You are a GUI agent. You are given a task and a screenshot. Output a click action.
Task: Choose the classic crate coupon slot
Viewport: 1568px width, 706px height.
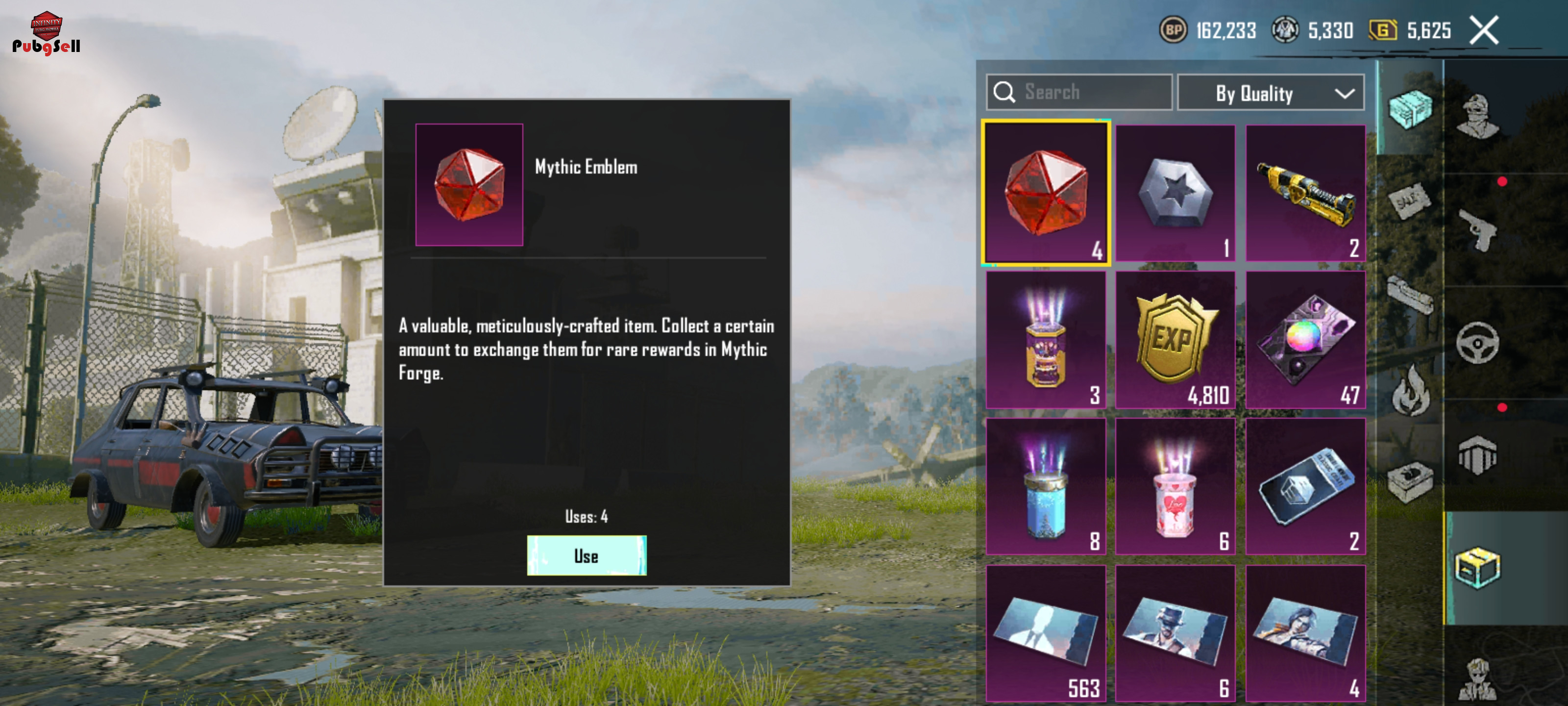(x=1305, y=486)
